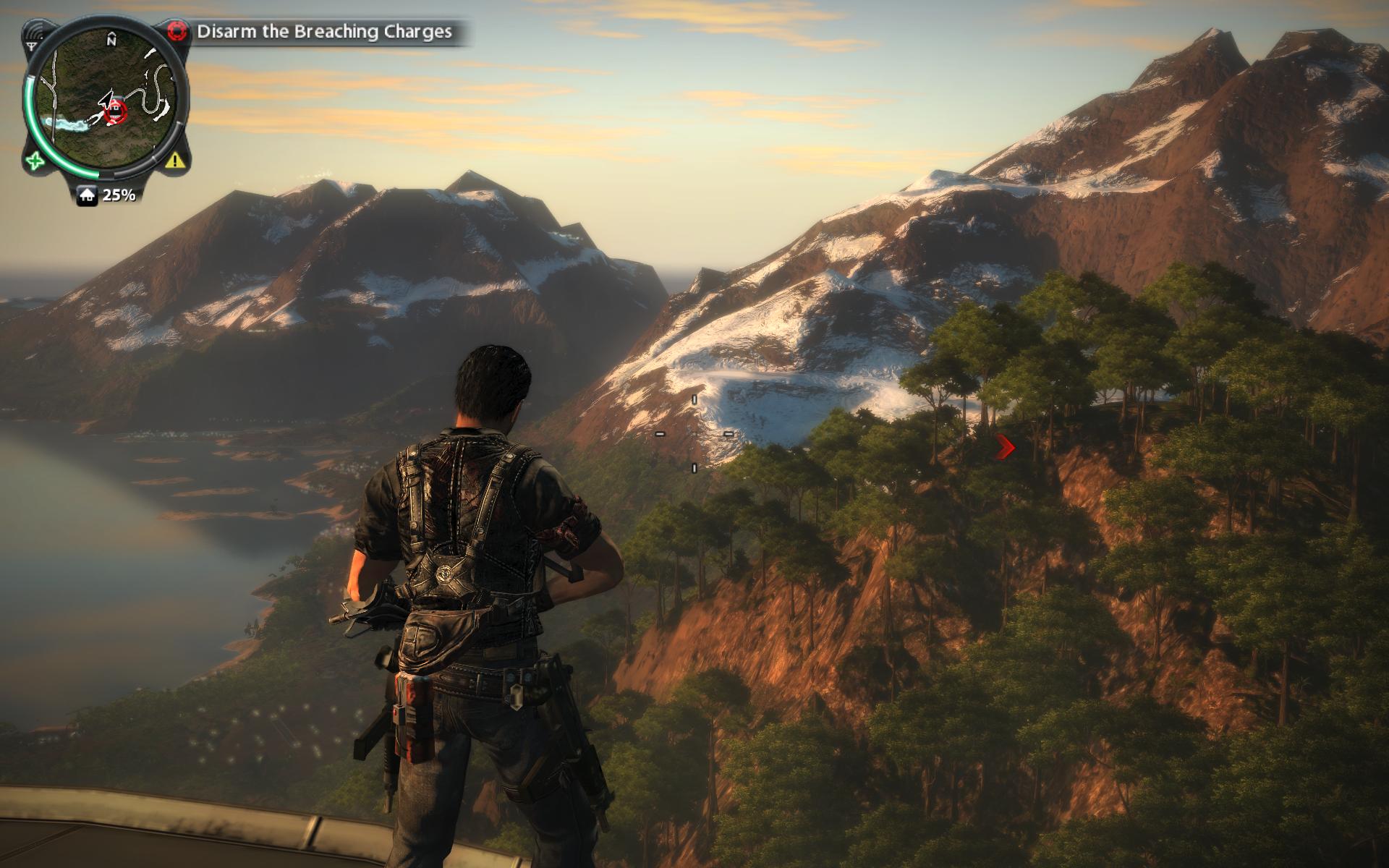
Task: Click the house settlement completion icon
Action: click(x=88, y=195)
